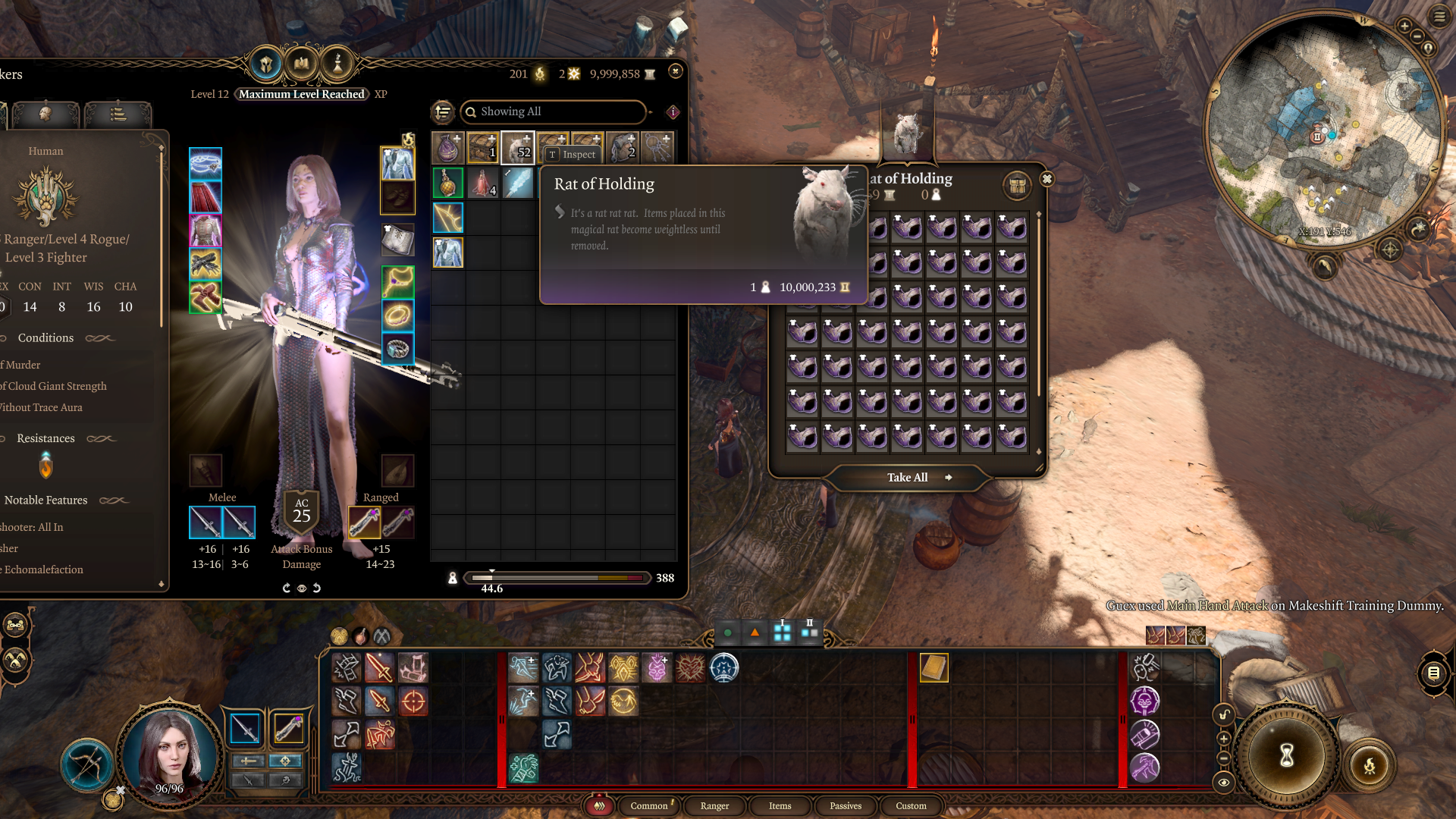The image size is (1456, 819).
Task: Open the Items hotbar tab
Action: click(780, 805)
